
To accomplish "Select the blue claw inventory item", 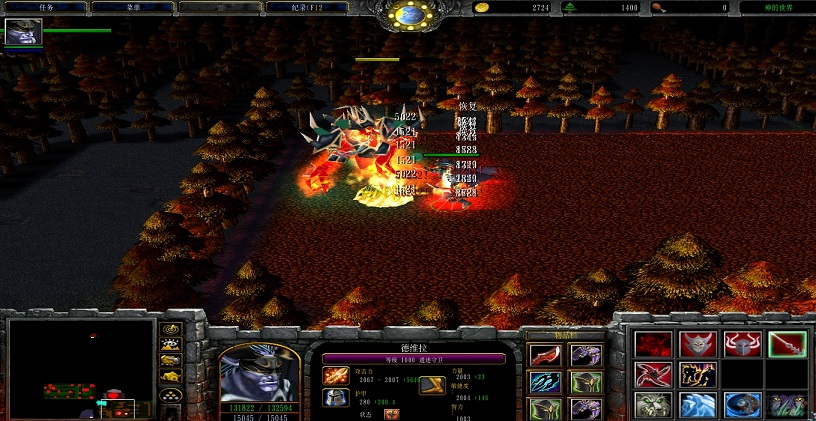I will click(544, 383).
